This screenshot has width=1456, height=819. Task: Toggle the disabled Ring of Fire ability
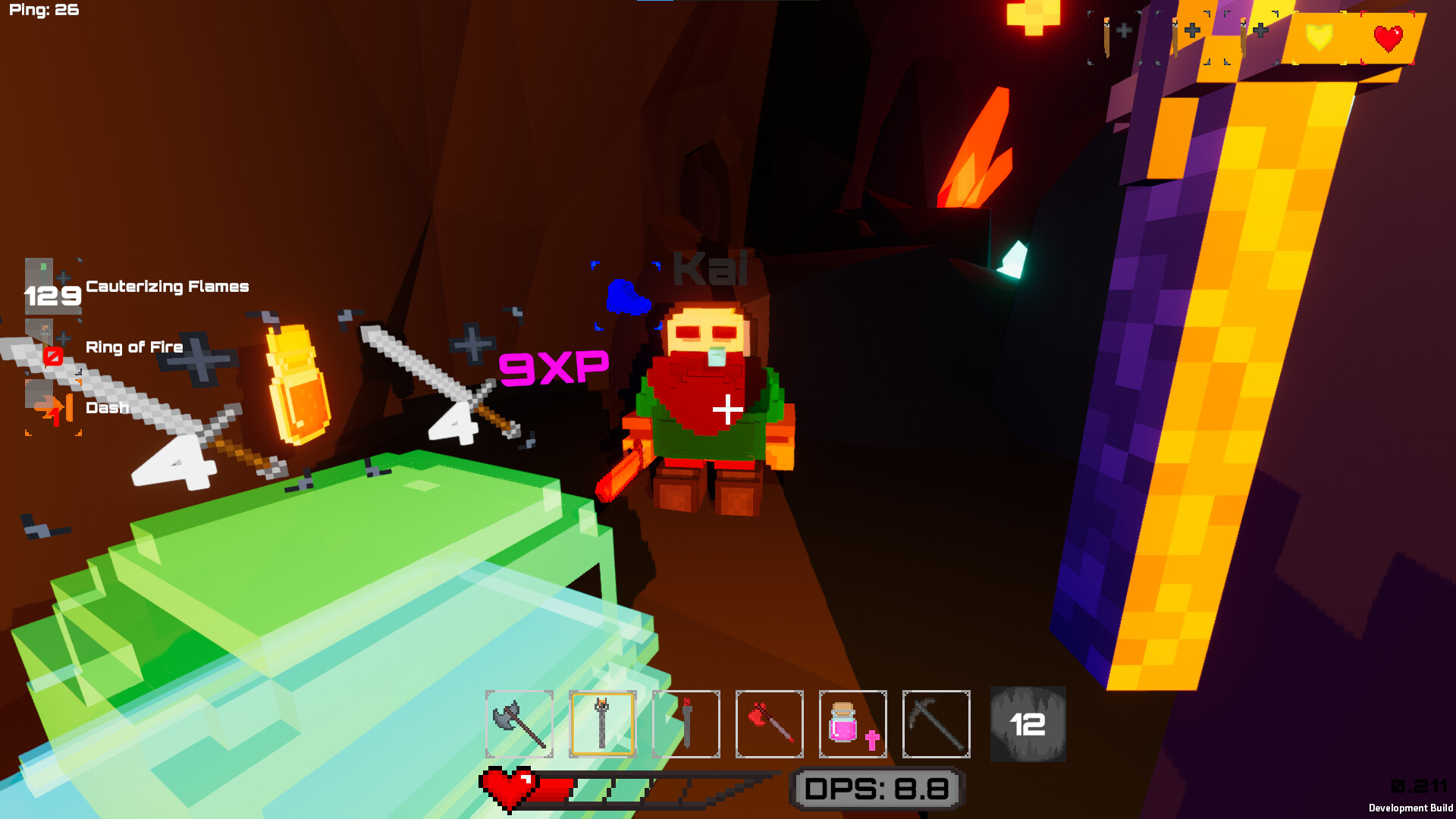tap(53, 347)
